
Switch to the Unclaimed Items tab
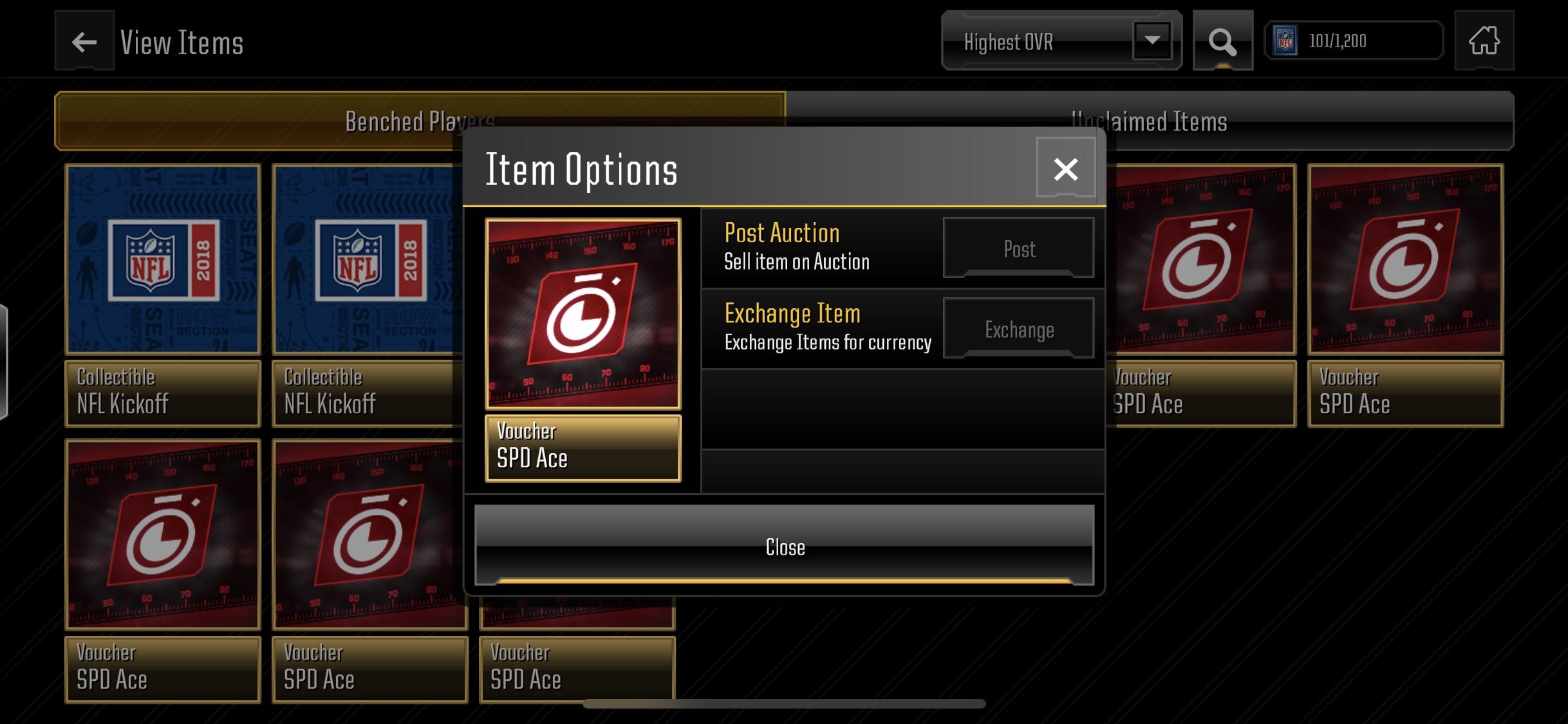tap(1150, 121)
